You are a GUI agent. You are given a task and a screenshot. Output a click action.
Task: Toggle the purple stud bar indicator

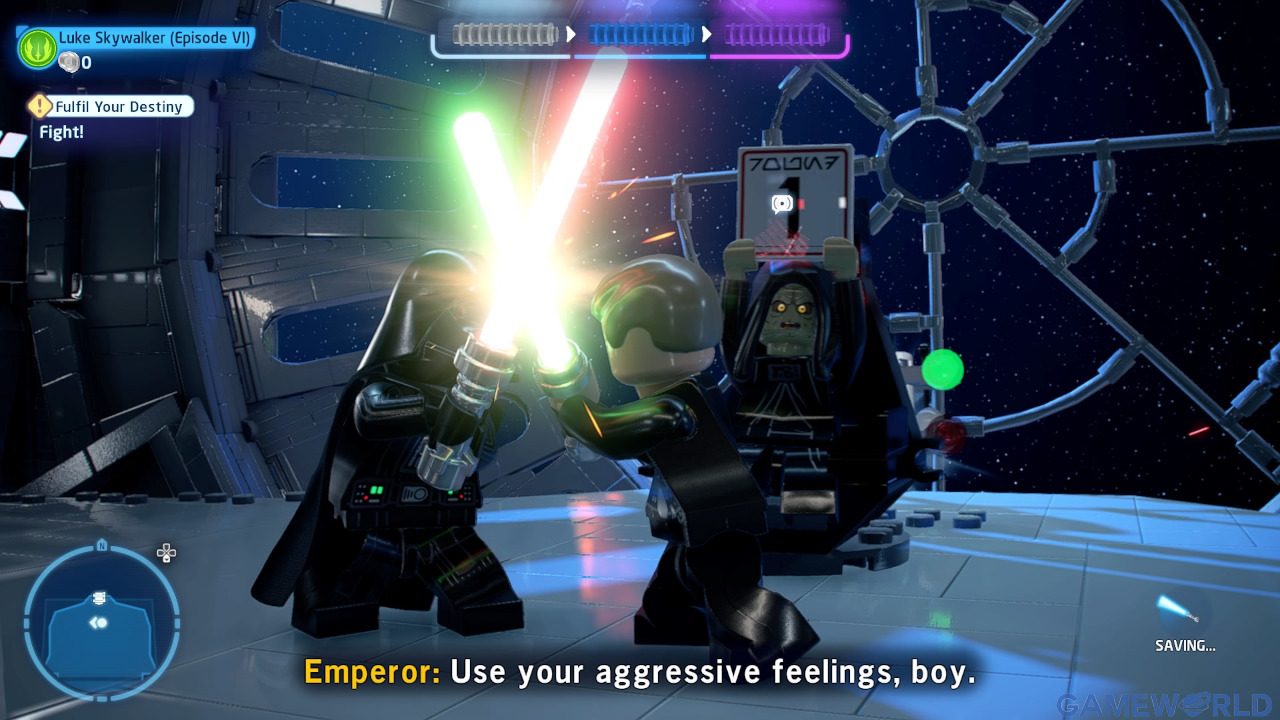coord(778,33)
